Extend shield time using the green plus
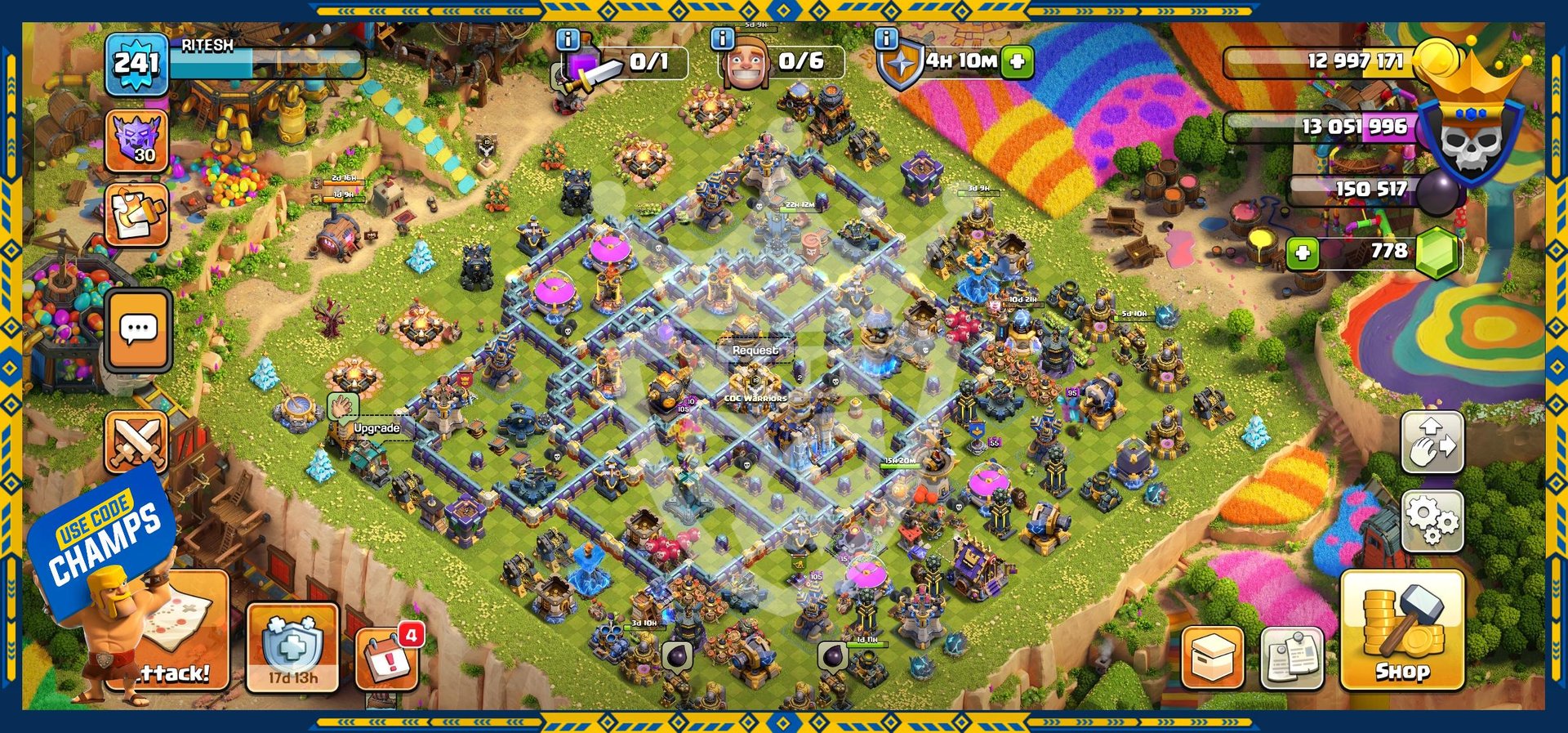Viewport: 1568px width, 733px height. [x=1018, y=61]
